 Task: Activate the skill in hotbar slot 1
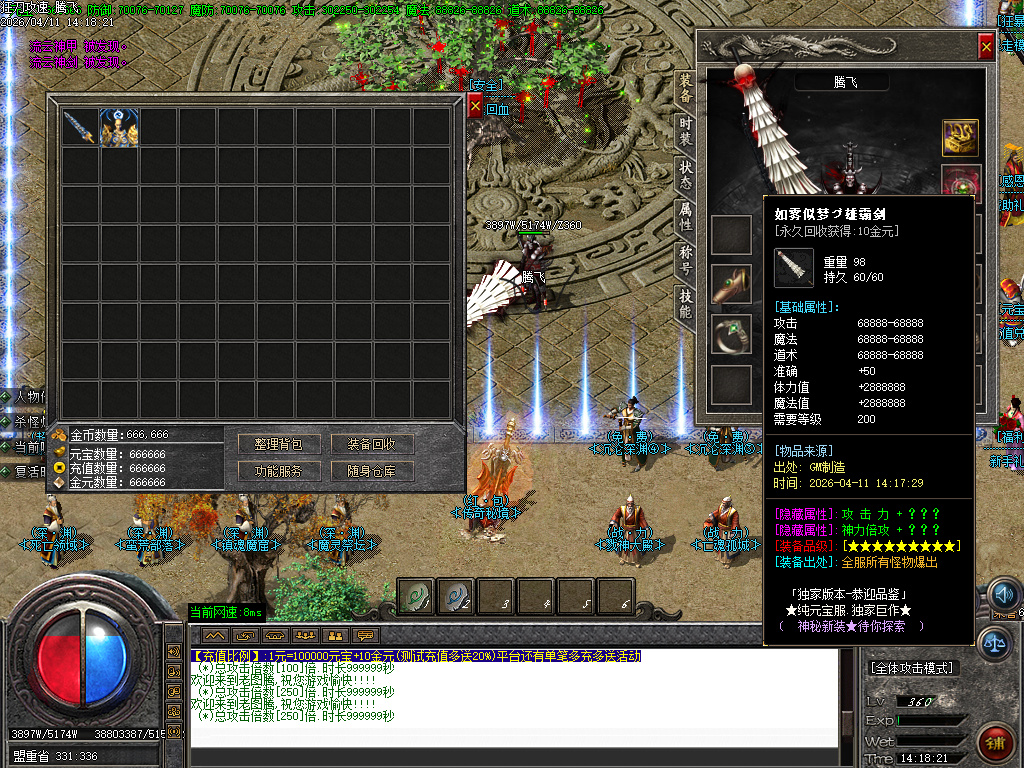(x=417, y=597)
